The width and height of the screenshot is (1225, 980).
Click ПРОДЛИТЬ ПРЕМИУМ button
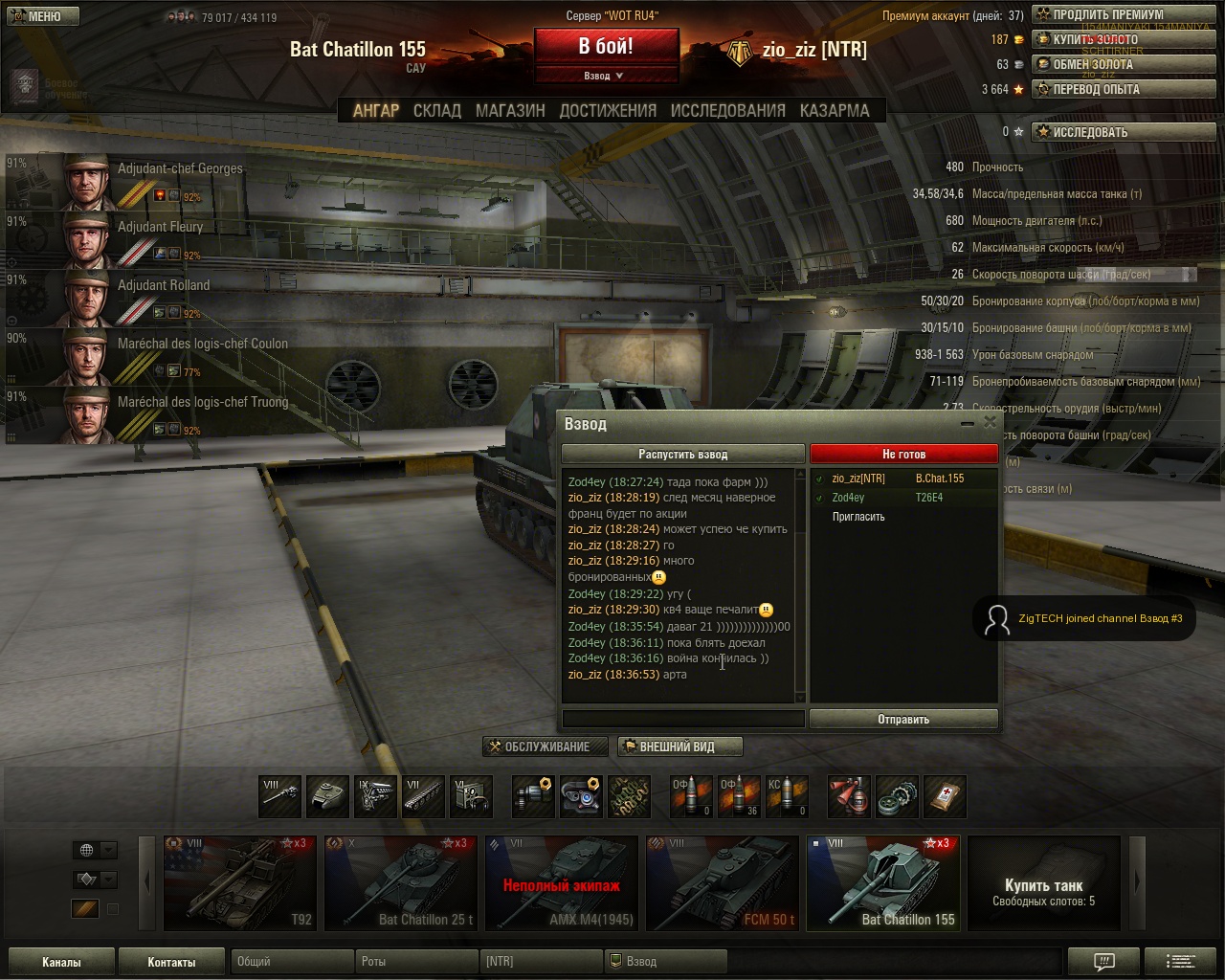click(1124, 14)
